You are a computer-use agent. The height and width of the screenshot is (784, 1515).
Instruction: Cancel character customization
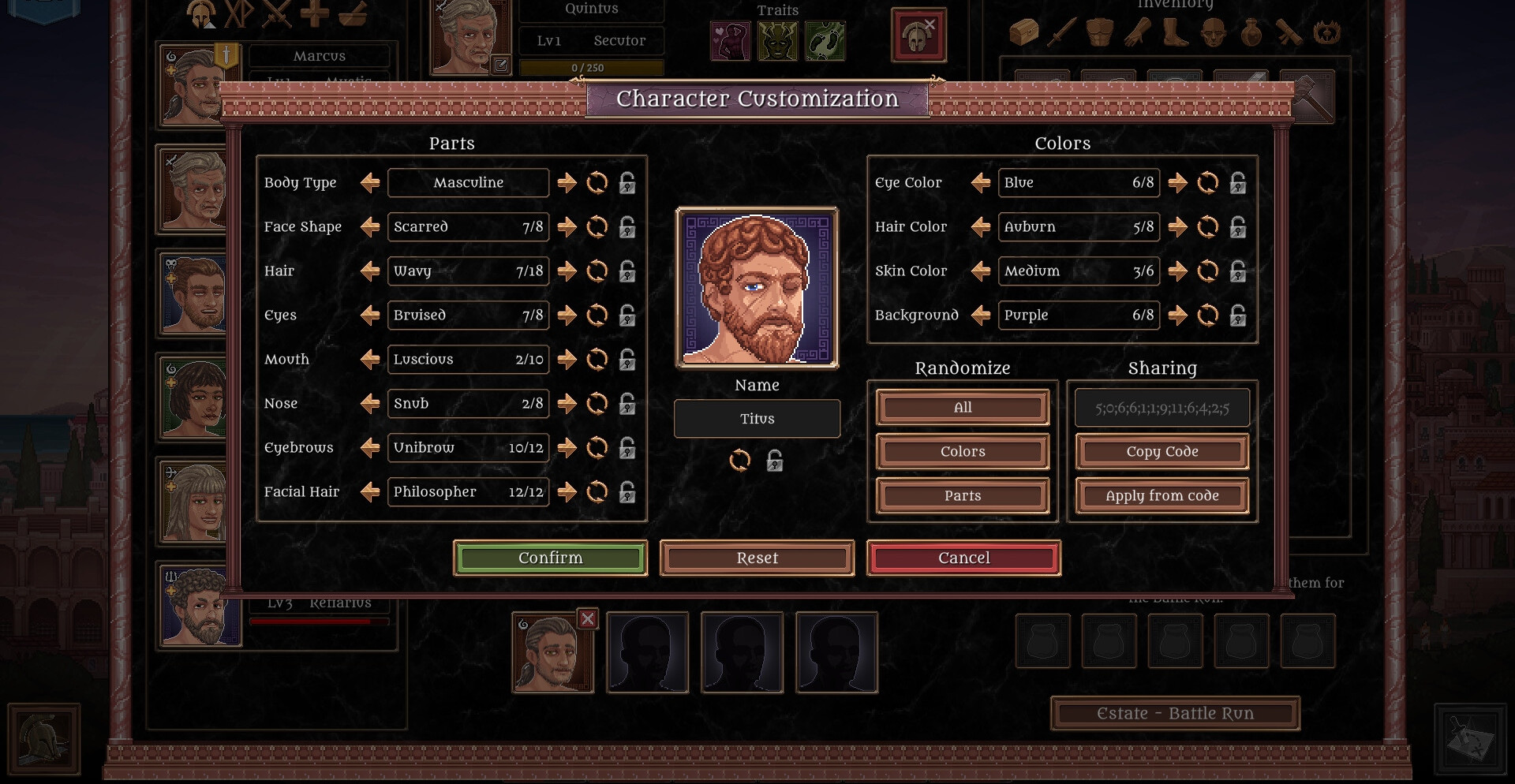(963, 558)
